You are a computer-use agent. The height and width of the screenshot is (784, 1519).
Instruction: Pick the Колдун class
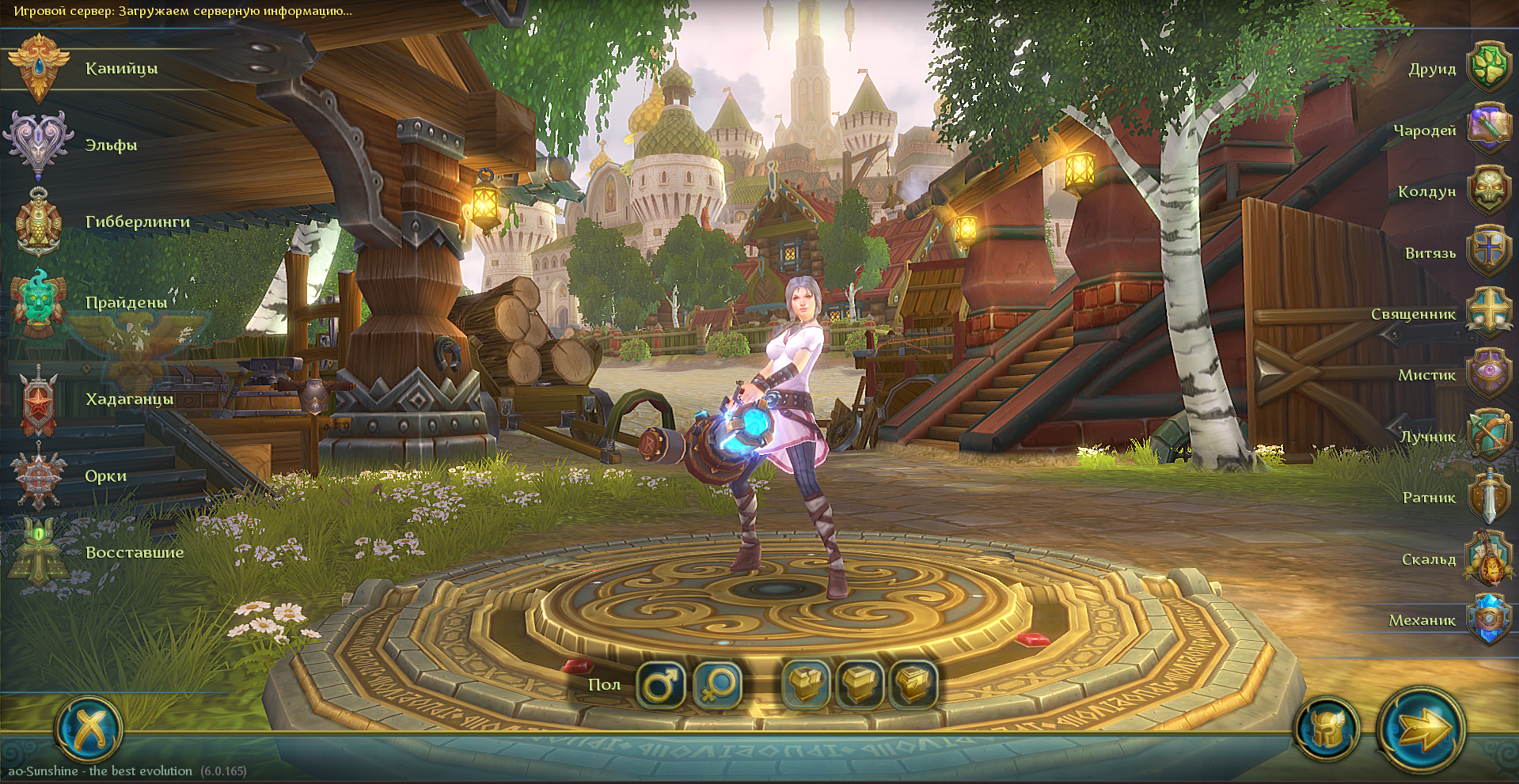[x=1488, y=191]
